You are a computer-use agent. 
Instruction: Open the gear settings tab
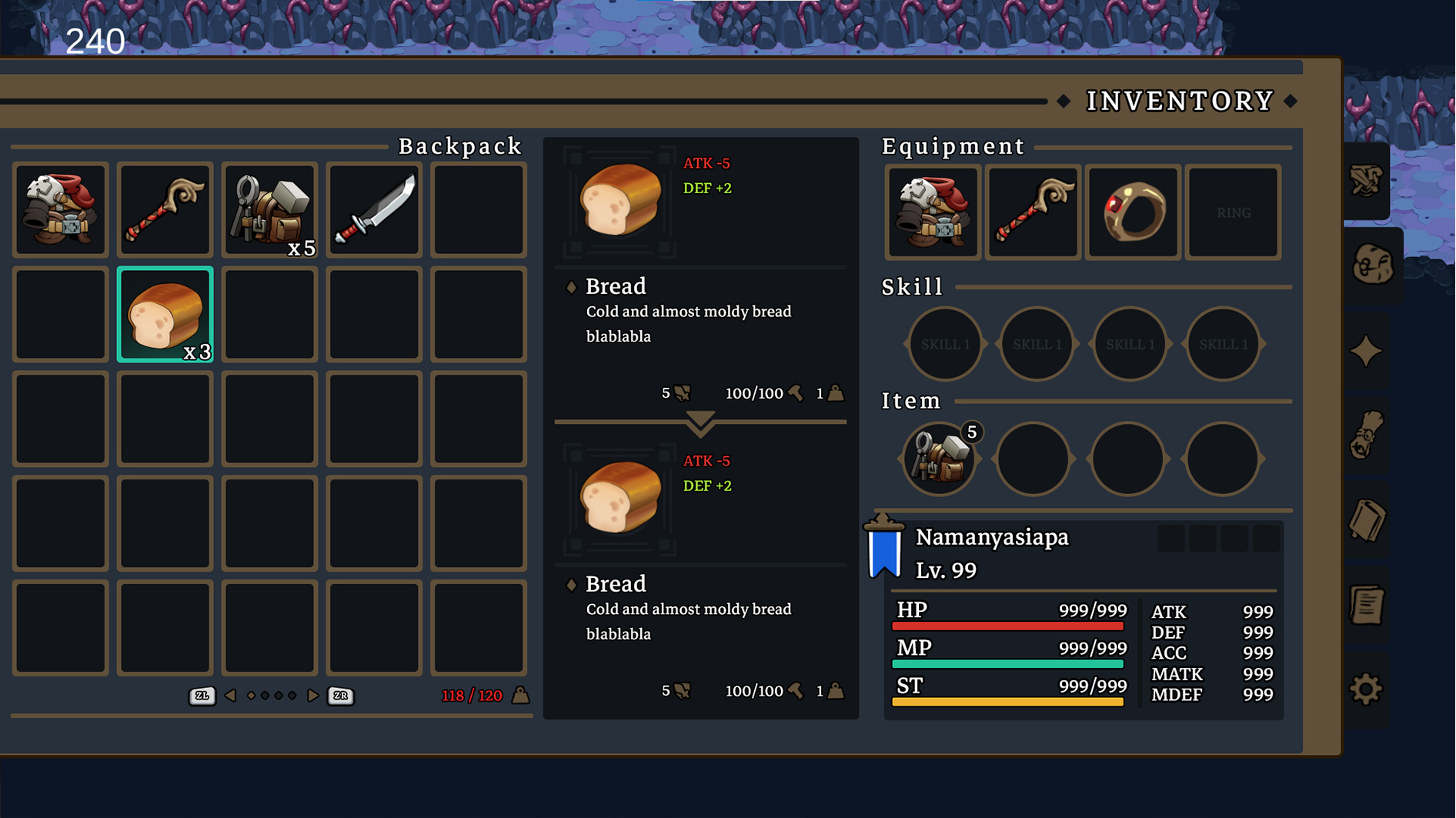tap(1366, 689)
